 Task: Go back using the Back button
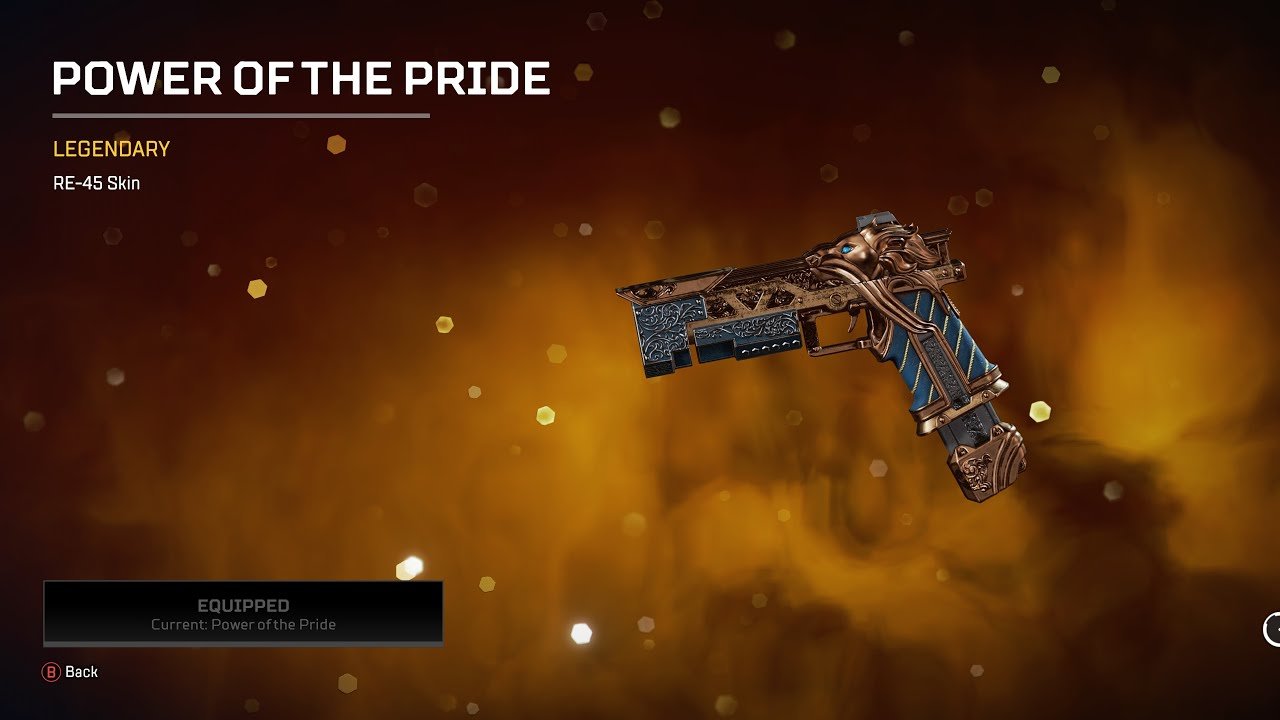pos(70,672)
